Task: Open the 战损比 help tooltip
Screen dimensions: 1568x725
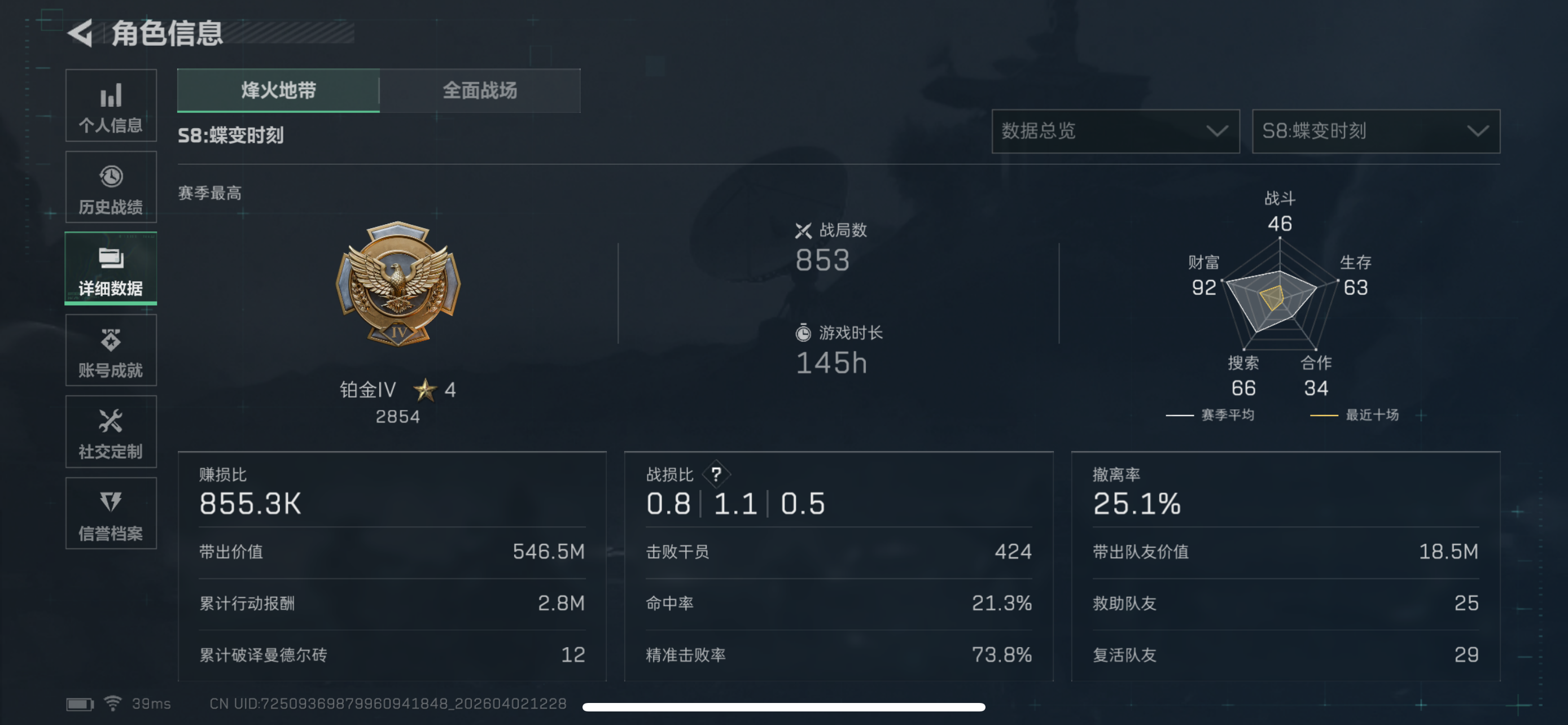Action: (716, 475)
